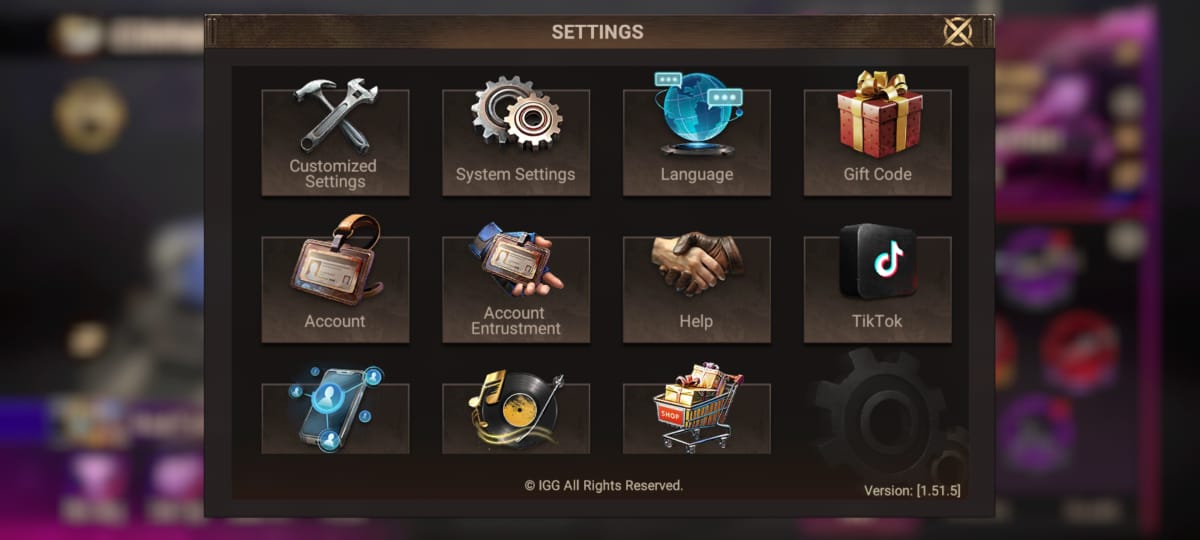Open the TikTok link tile
The image size is (1200, 540).
(877, 289)
